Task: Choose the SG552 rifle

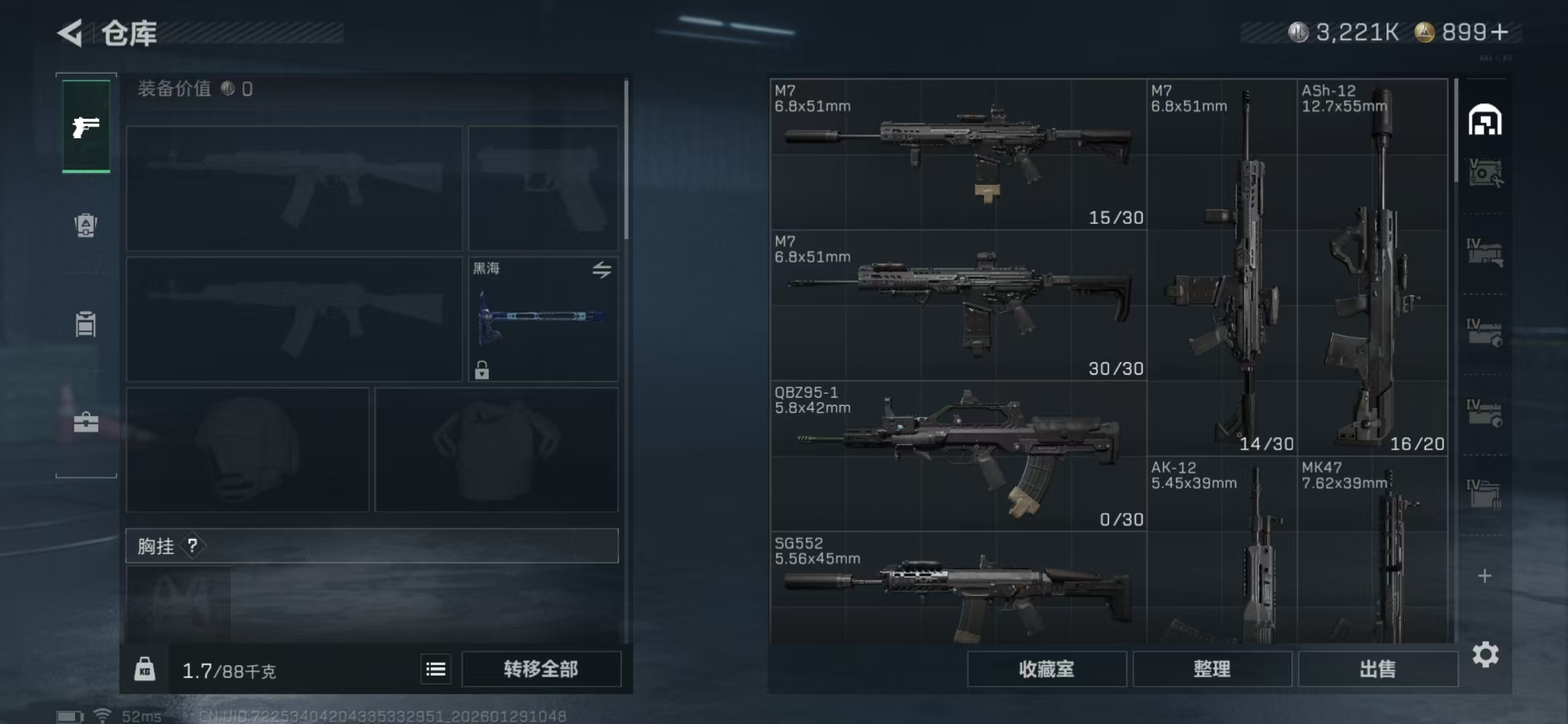Action: (958, 590)
